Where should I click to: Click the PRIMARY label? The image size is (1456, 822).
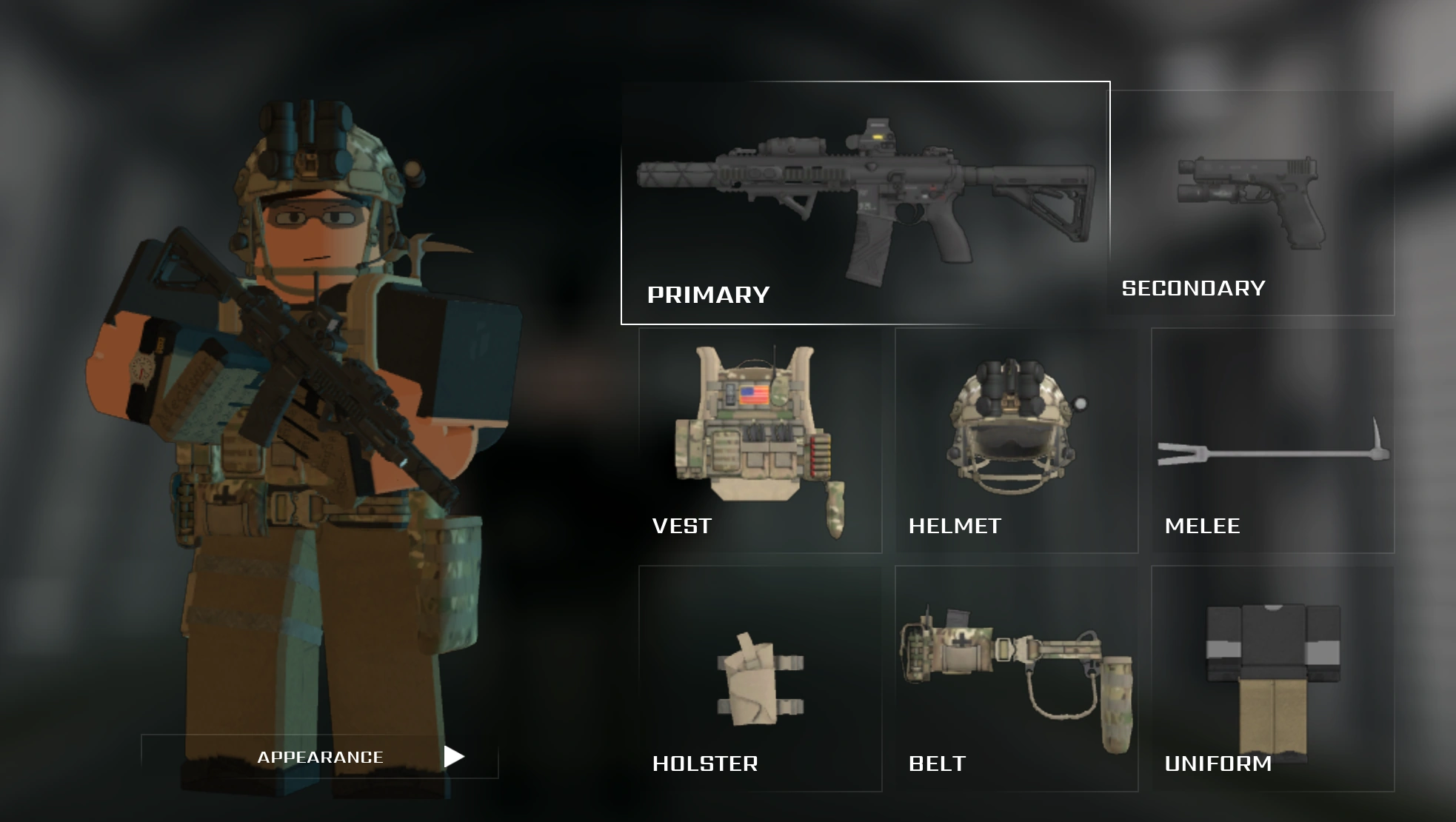click(707, 293)
